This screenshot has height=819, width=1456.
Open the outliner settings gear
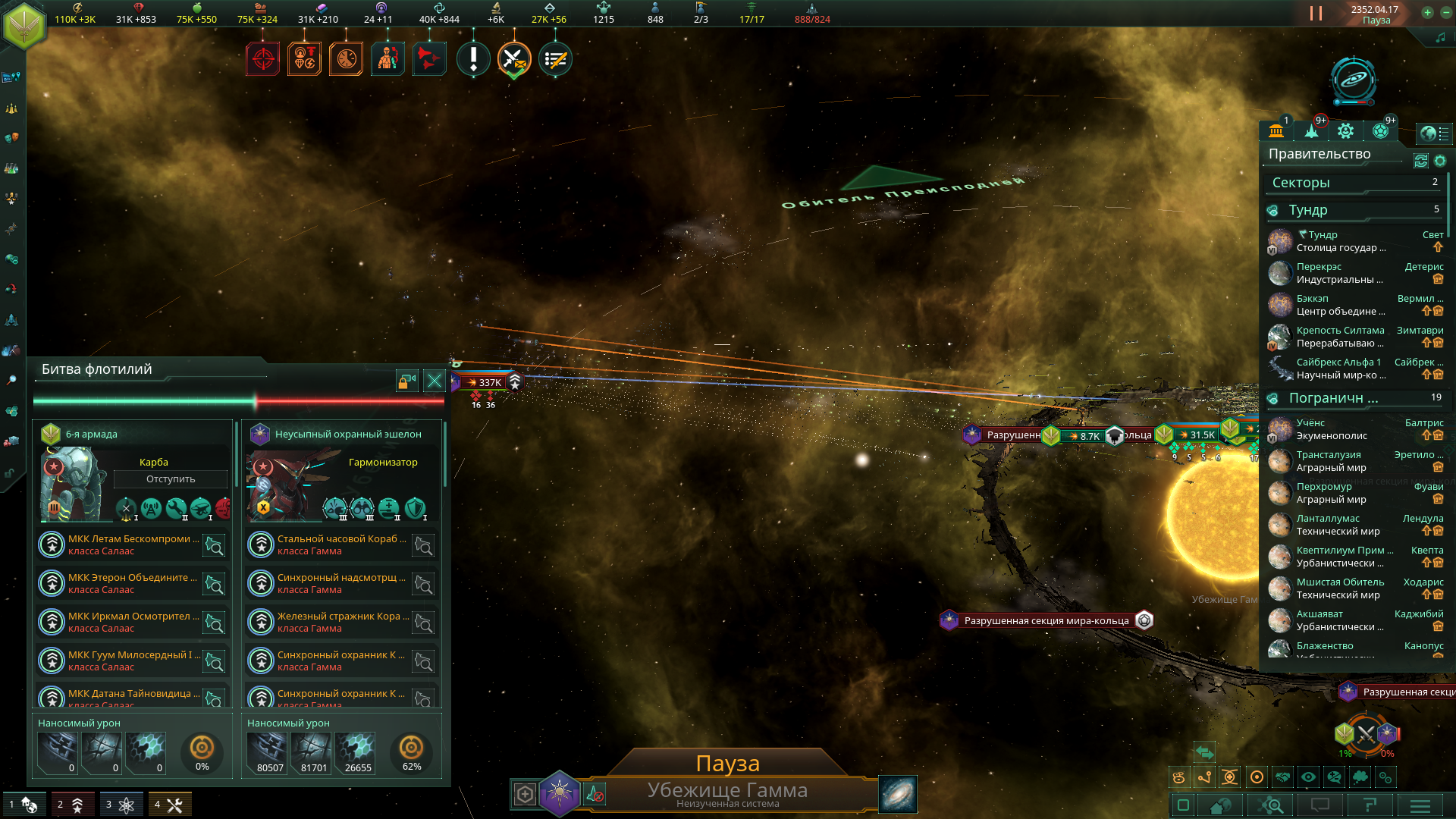point(1440,161)
